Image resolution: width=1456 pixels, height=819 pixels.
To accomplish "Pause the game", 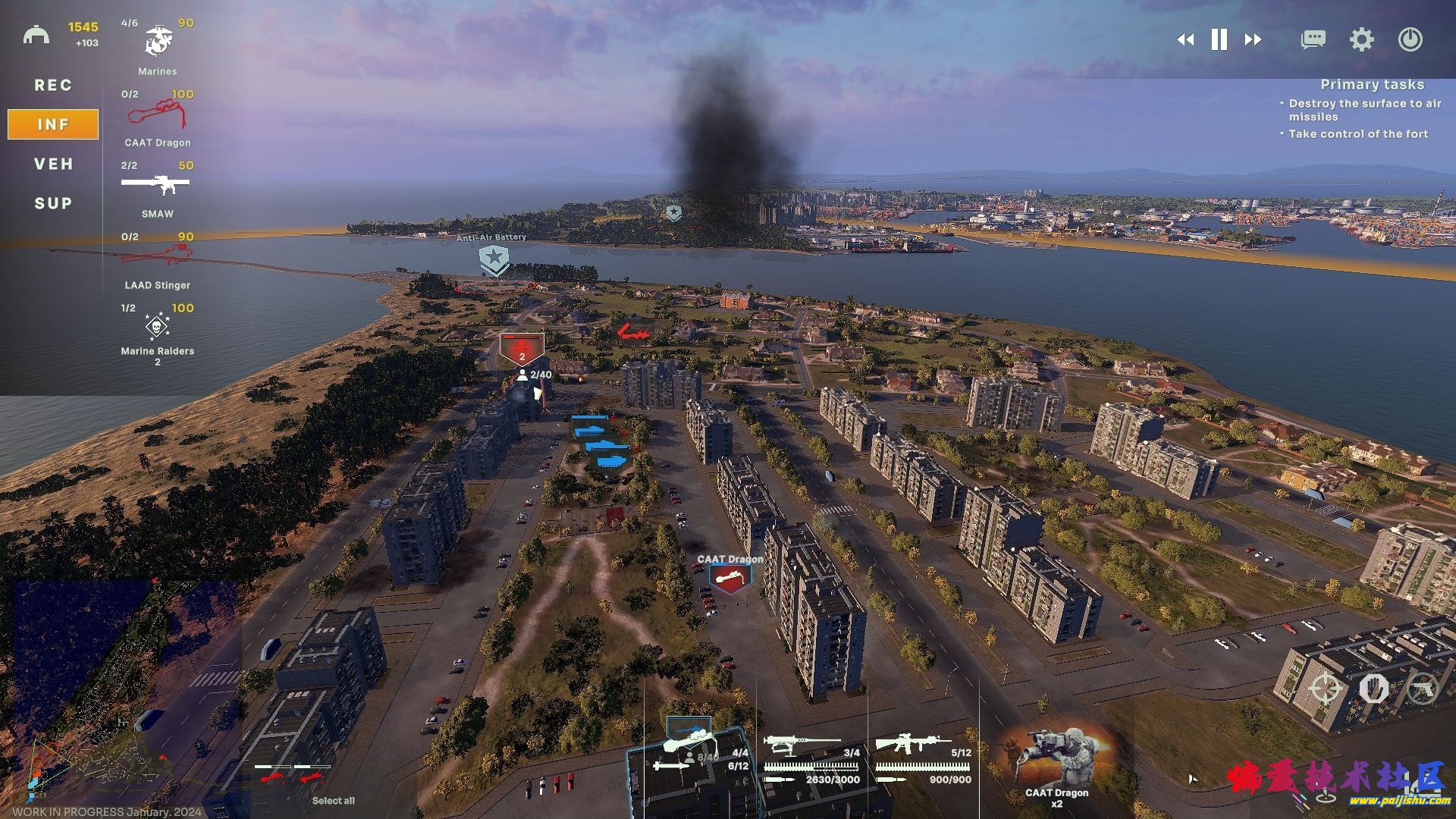I will [1219, 40].
